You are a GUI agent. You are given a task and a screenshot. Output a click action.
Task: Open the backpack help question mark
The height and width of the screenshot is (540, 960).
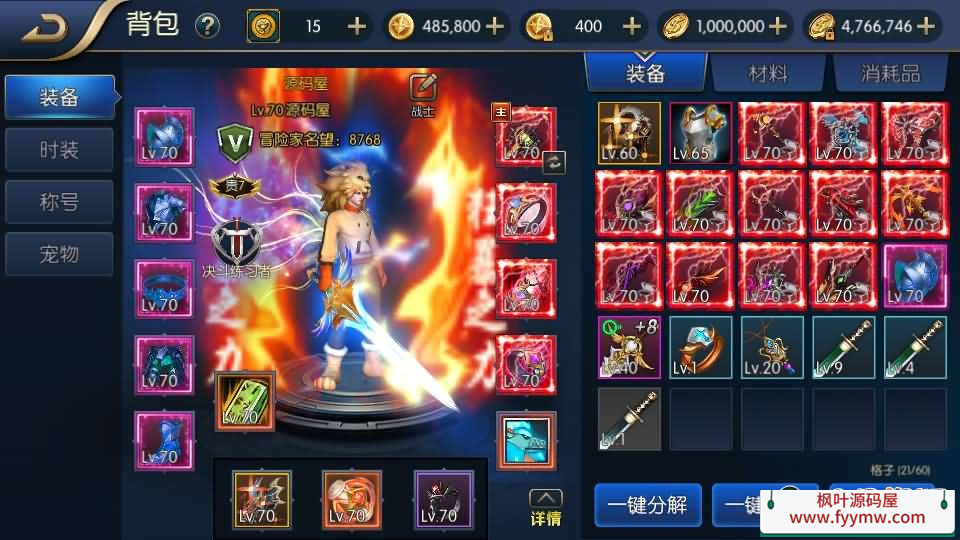pyautogui.click(x=207, y=27)
